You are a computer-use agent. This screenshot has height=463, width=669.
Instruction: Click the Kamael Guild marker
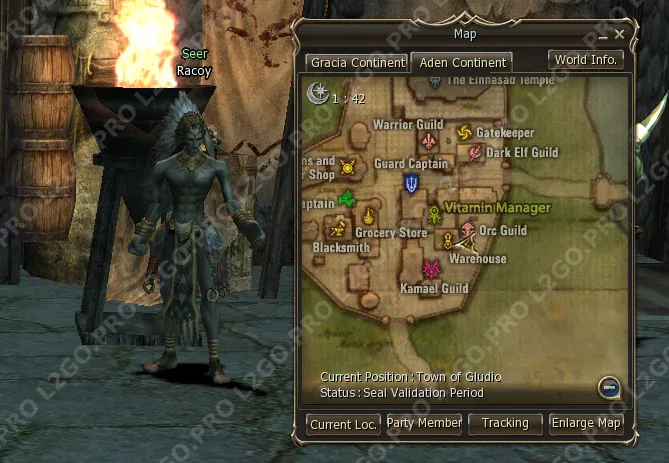[431, 270]
